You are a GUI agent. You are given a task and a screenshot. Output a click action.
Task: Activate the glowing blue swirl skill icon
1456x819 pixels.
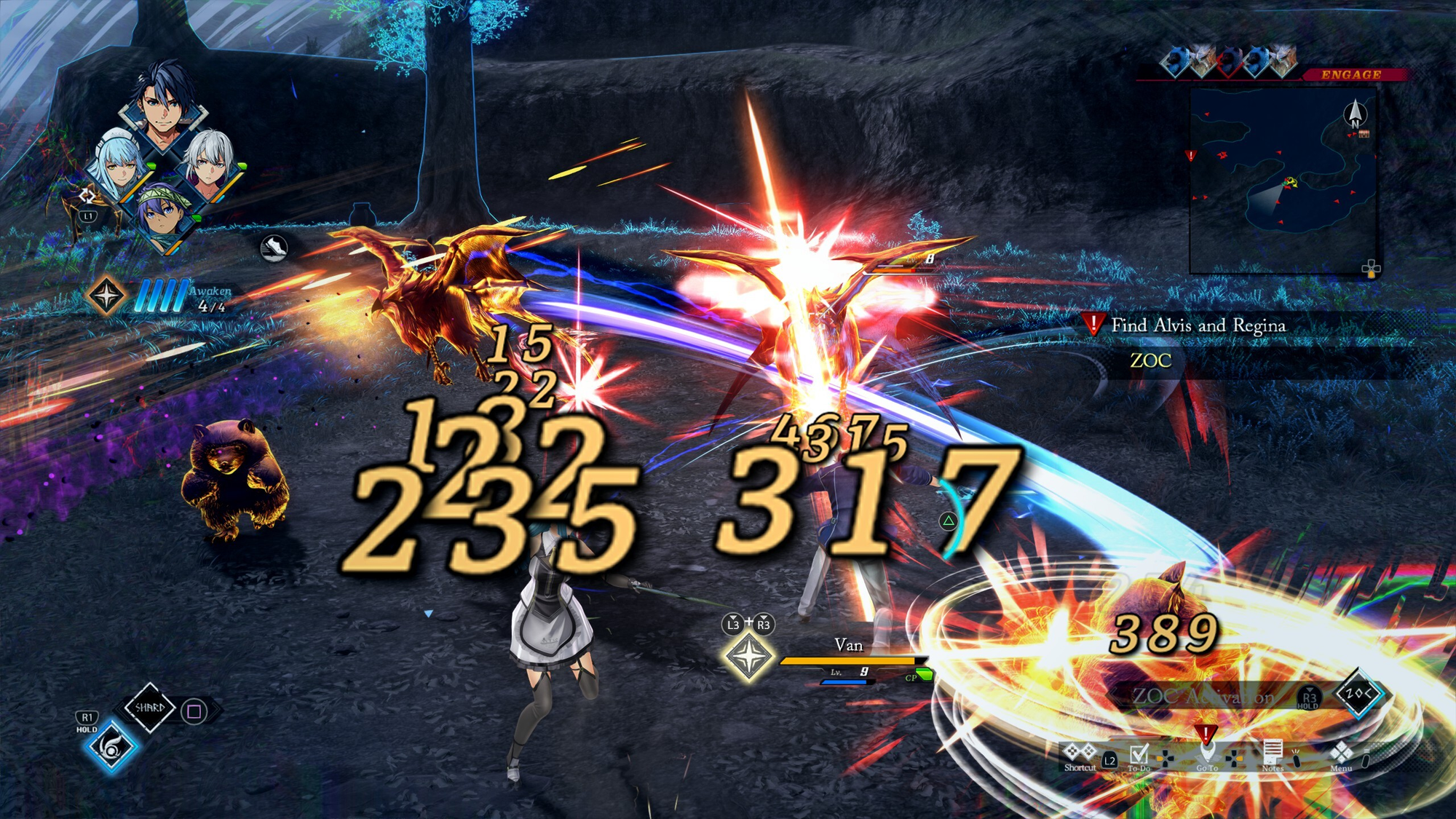(x=111, y=746)
